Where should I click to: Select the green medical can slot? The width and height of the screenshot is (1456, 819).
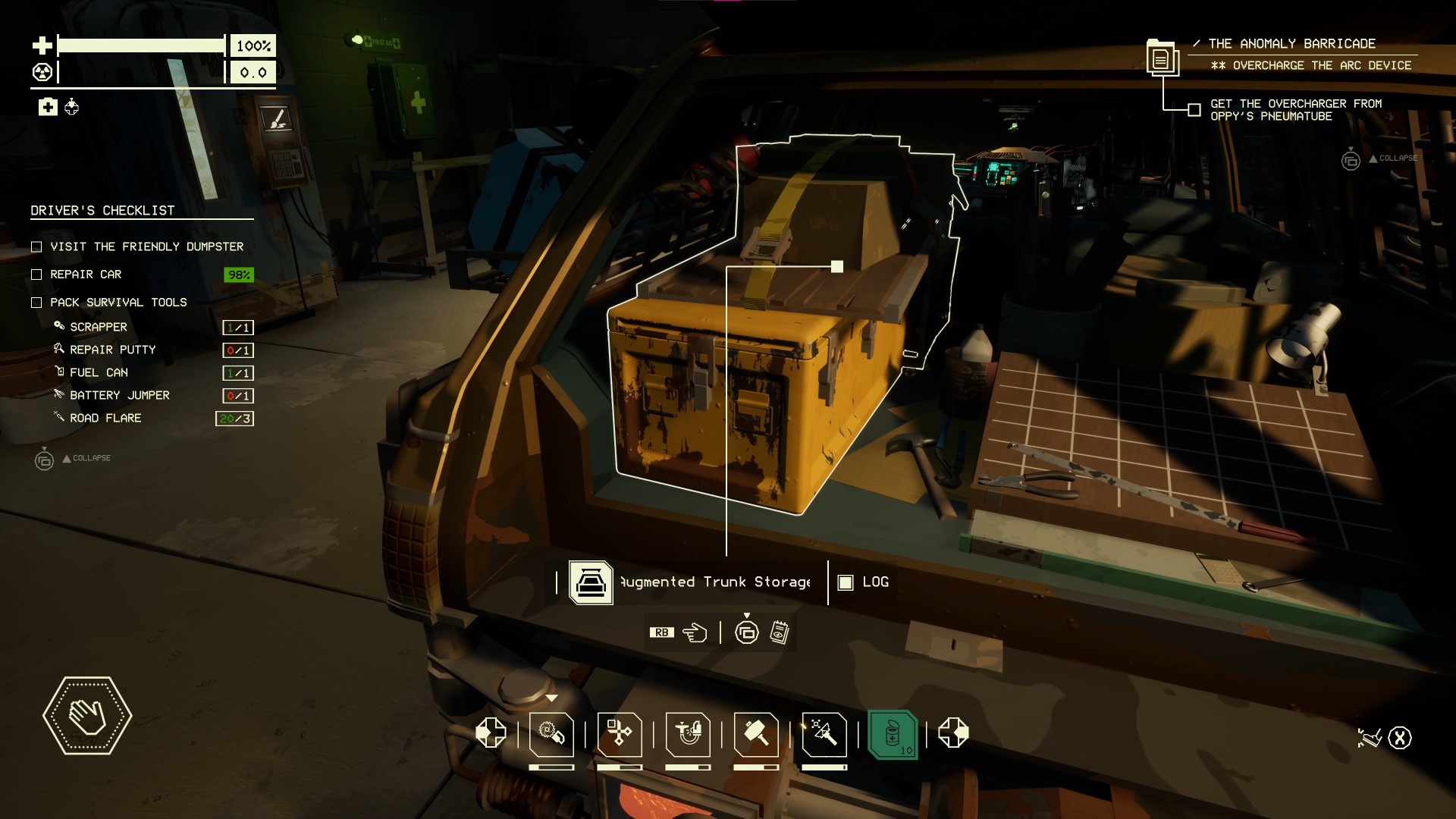893,734
